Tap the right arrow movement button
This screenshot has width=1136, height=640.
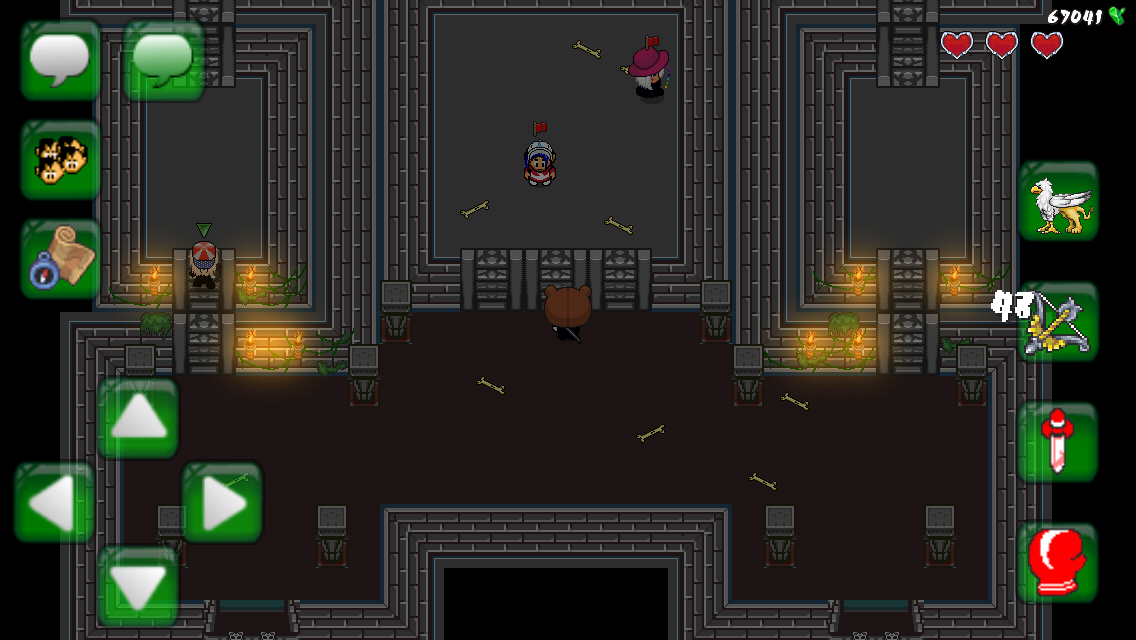pyautogui.click(x=222, y=502)
